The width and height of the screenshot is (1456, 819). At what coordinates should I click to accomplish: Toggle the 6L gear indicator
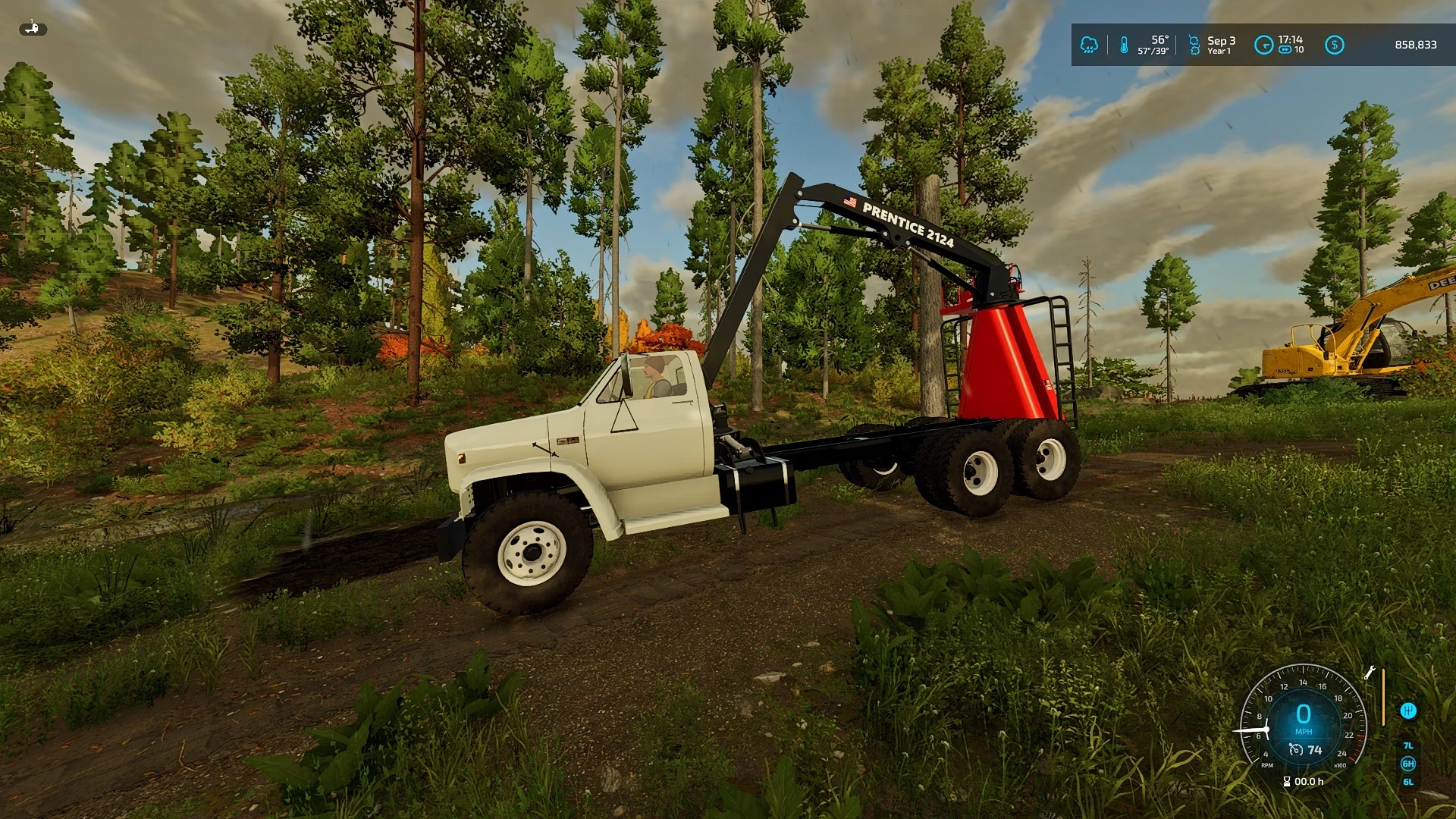[x=1408, y=783]
